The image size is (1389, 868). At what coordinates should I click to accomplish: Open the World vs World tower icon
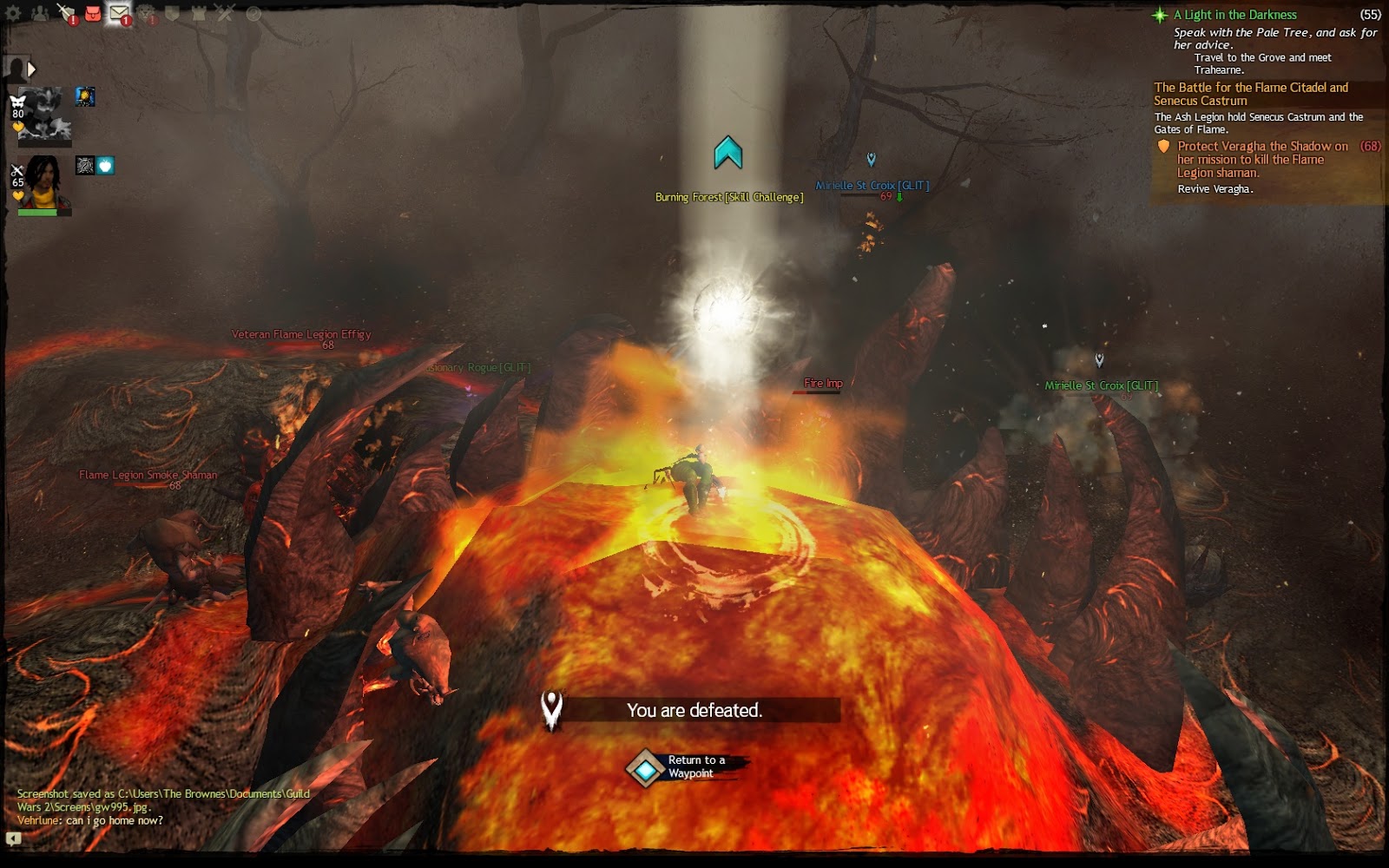pos(199,12)
